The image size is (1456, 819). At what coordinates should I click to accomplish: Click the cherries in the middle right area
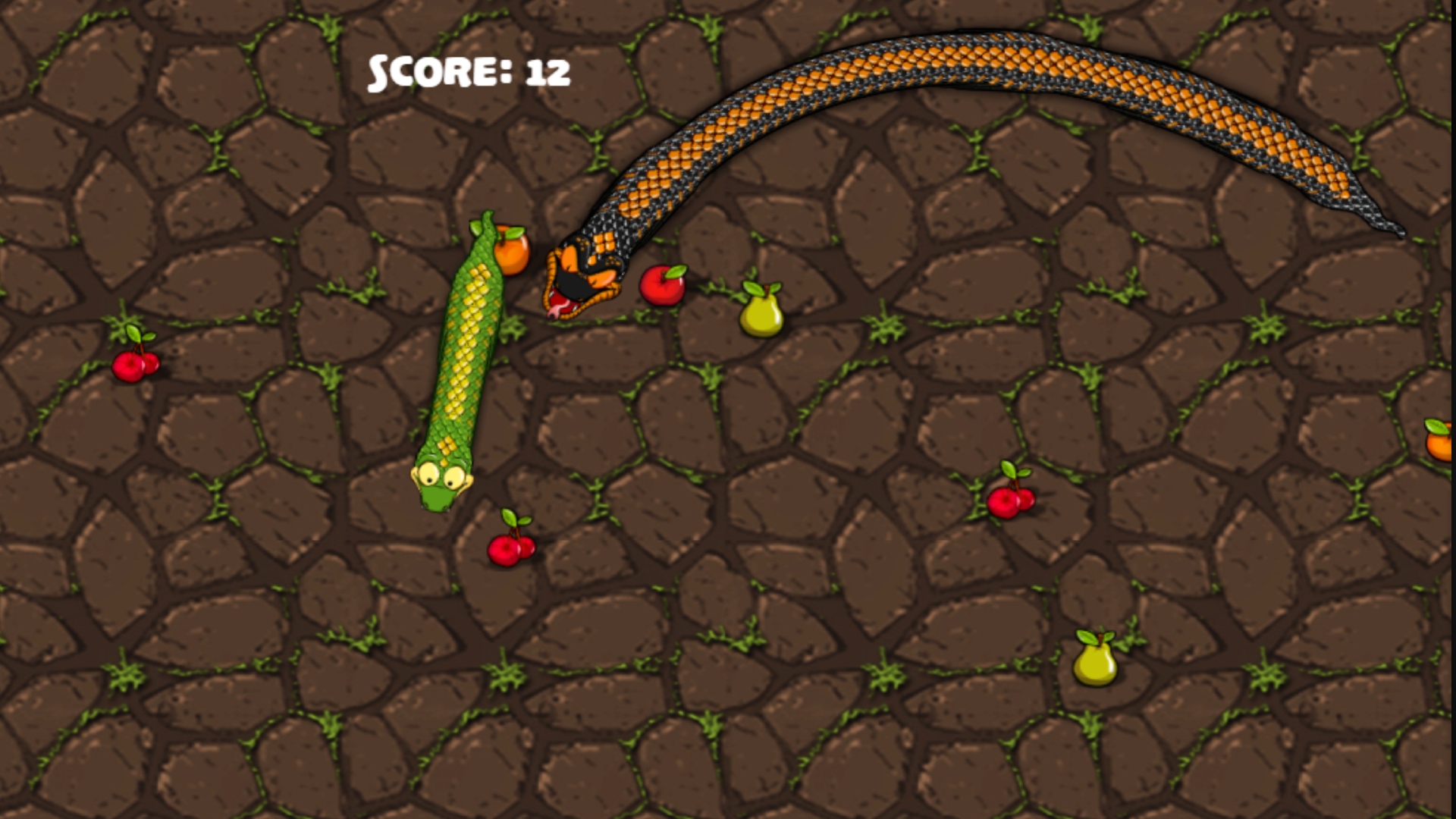(1011, 500)
